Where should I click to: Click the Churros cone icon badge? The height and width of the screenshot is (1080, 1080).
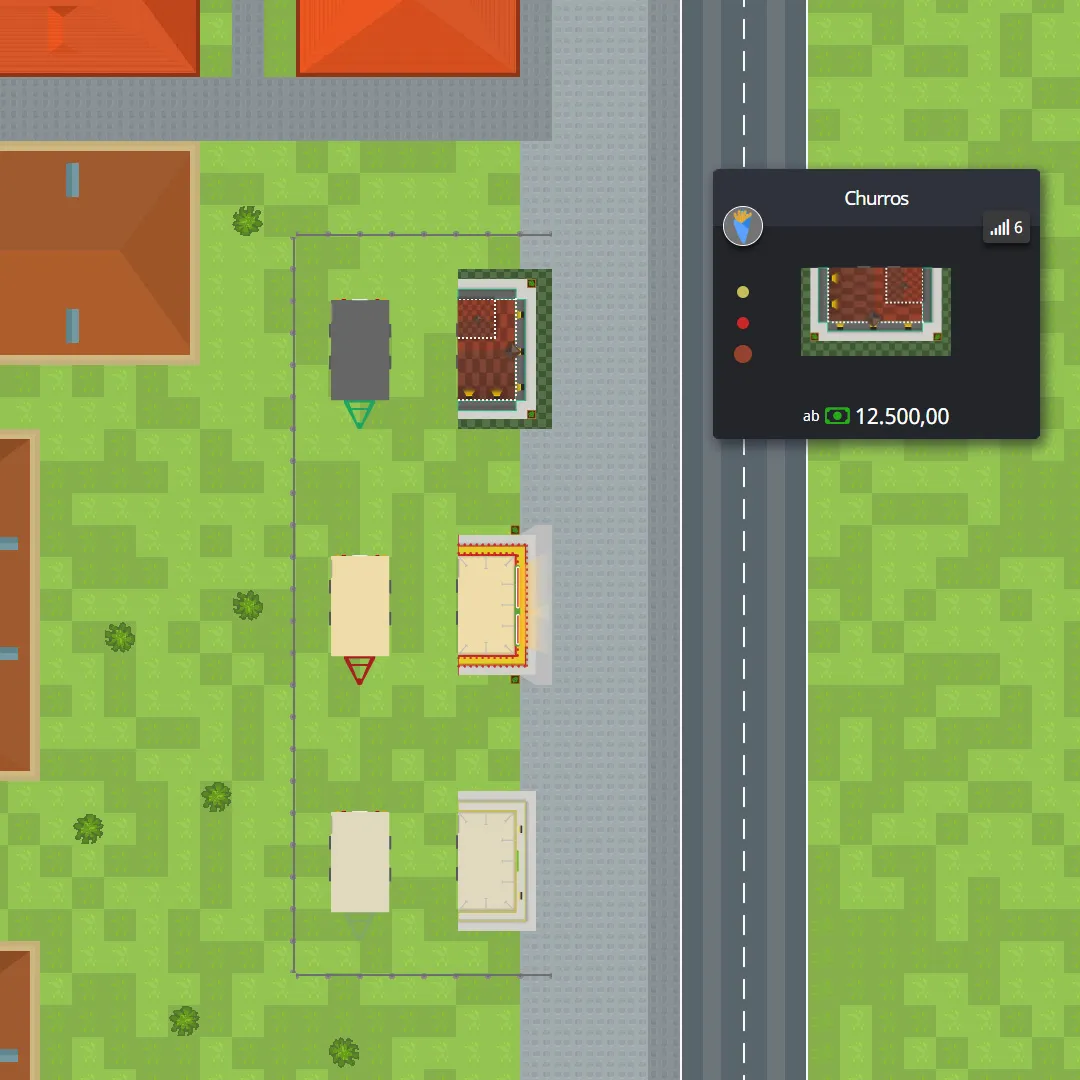(743, 226)
